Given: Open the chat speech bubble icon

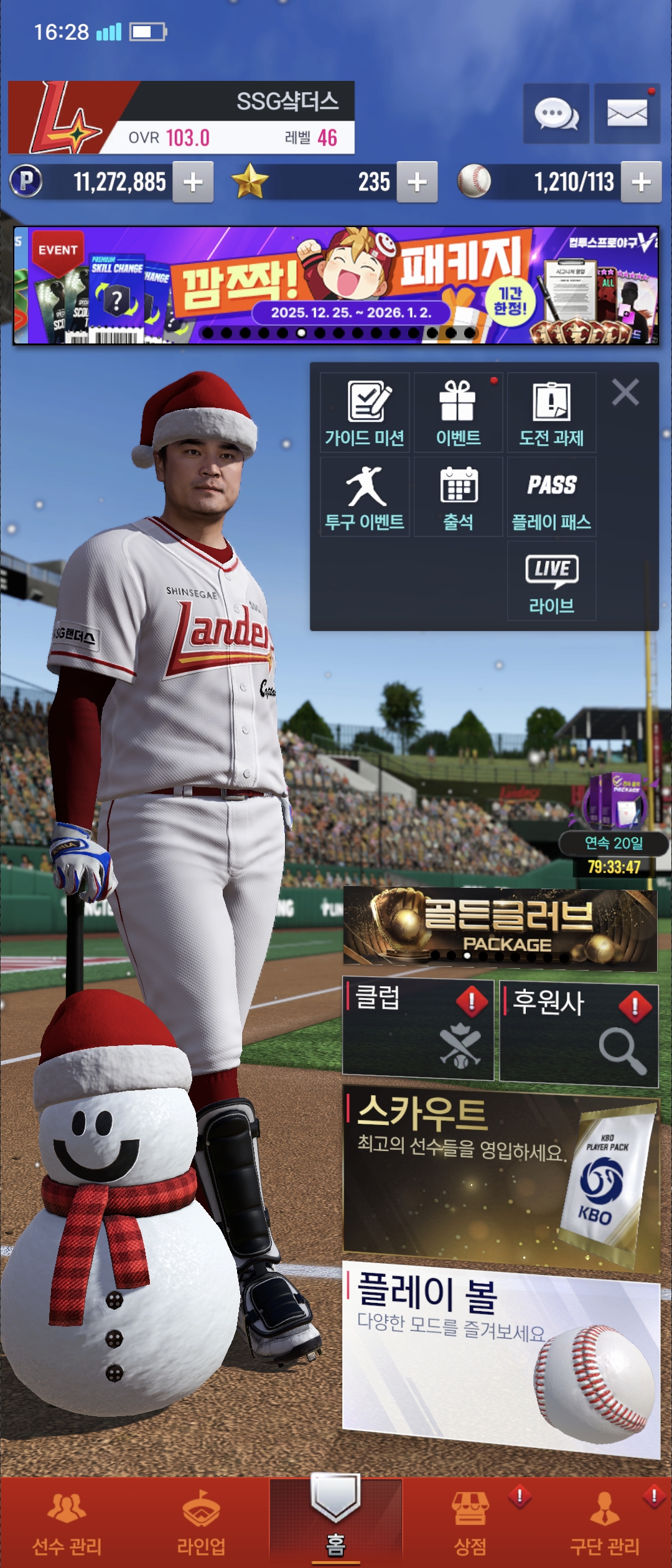Looking at the screenshot, I should (556, 114).
